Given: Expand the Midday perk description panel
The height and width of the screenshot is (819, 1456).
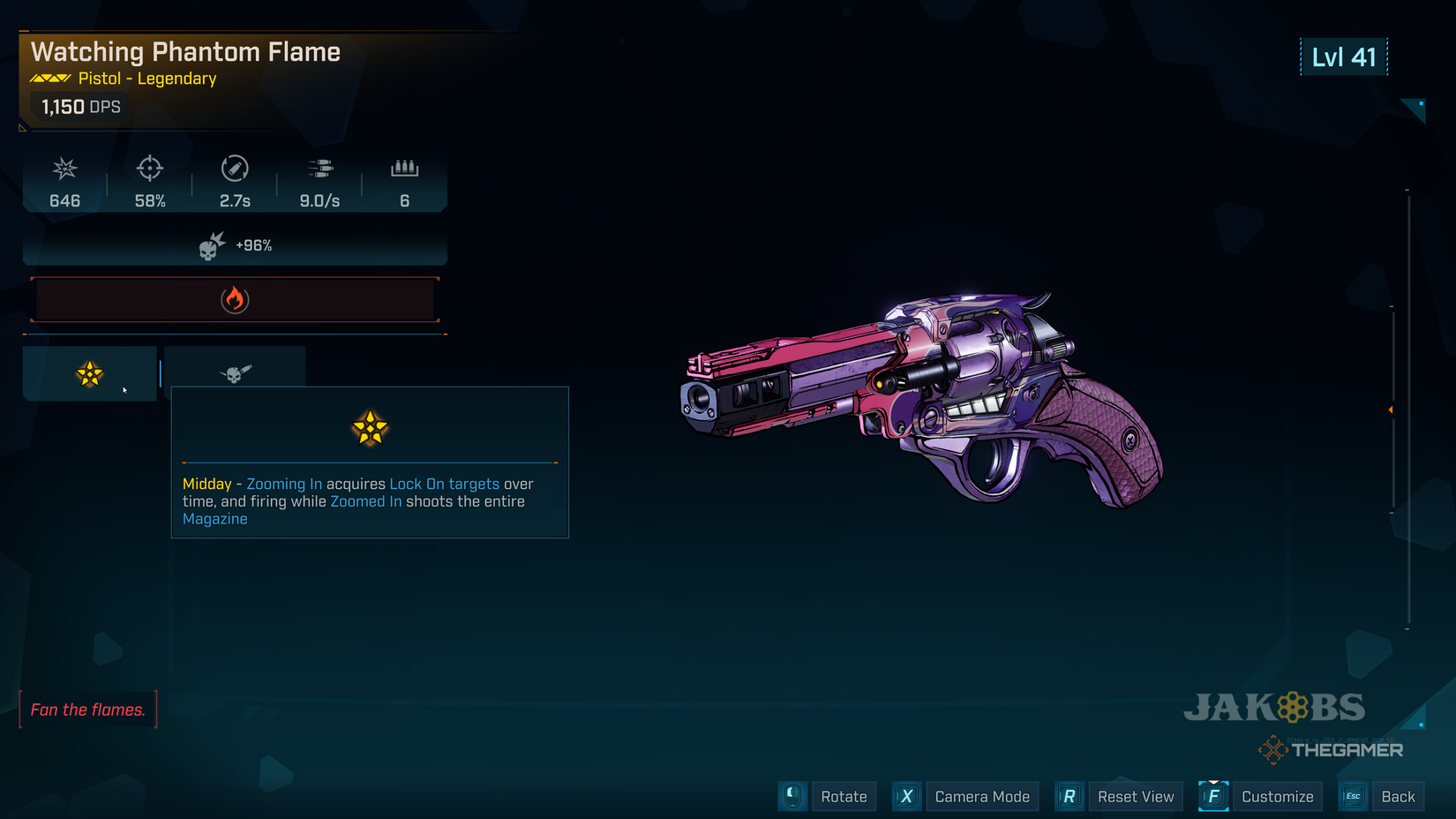Looking at the screenshot, I should pyautogui.click(x=370, y=500).
